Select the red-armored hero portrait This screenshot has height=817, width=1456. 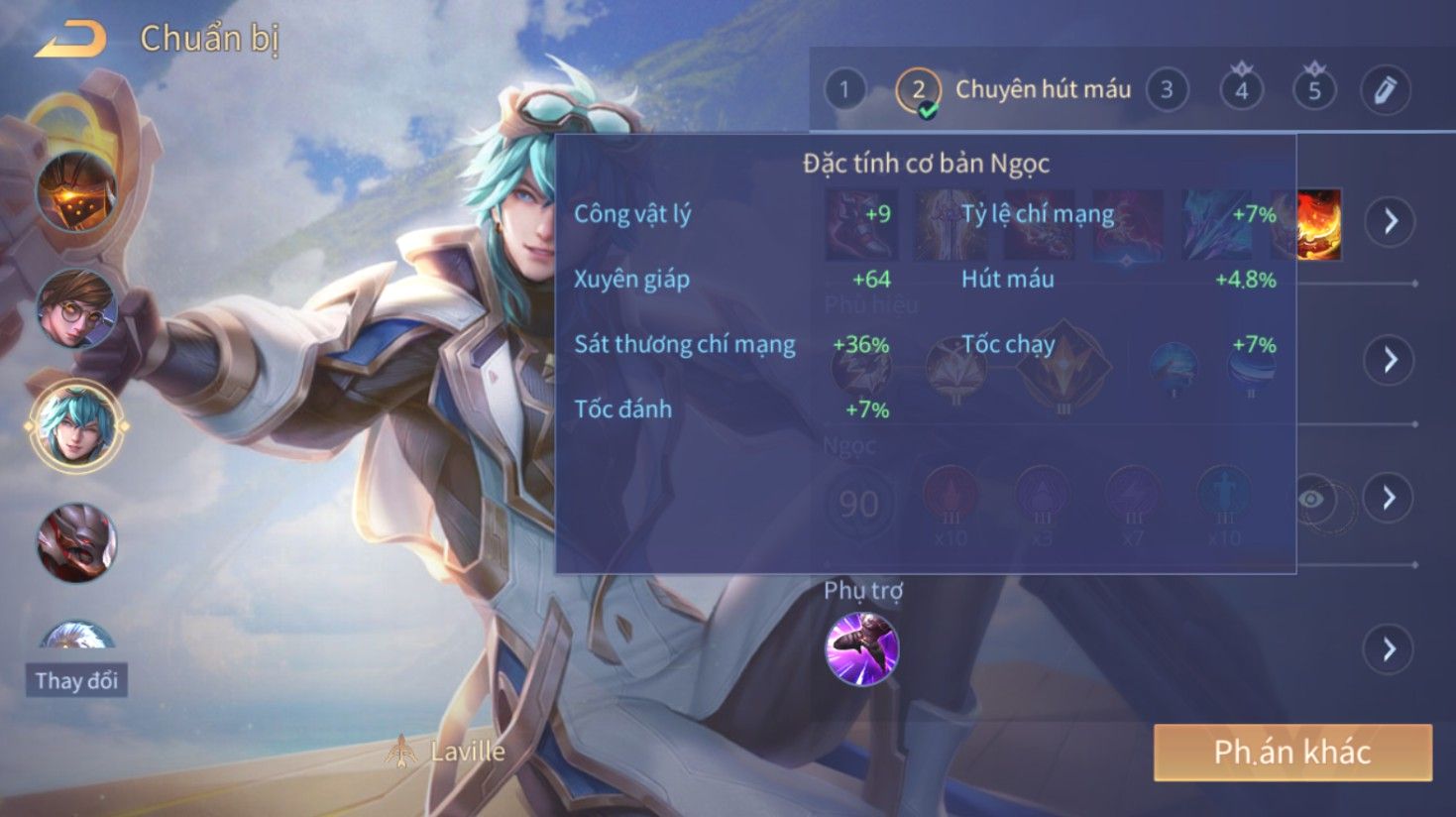(76, 542)
